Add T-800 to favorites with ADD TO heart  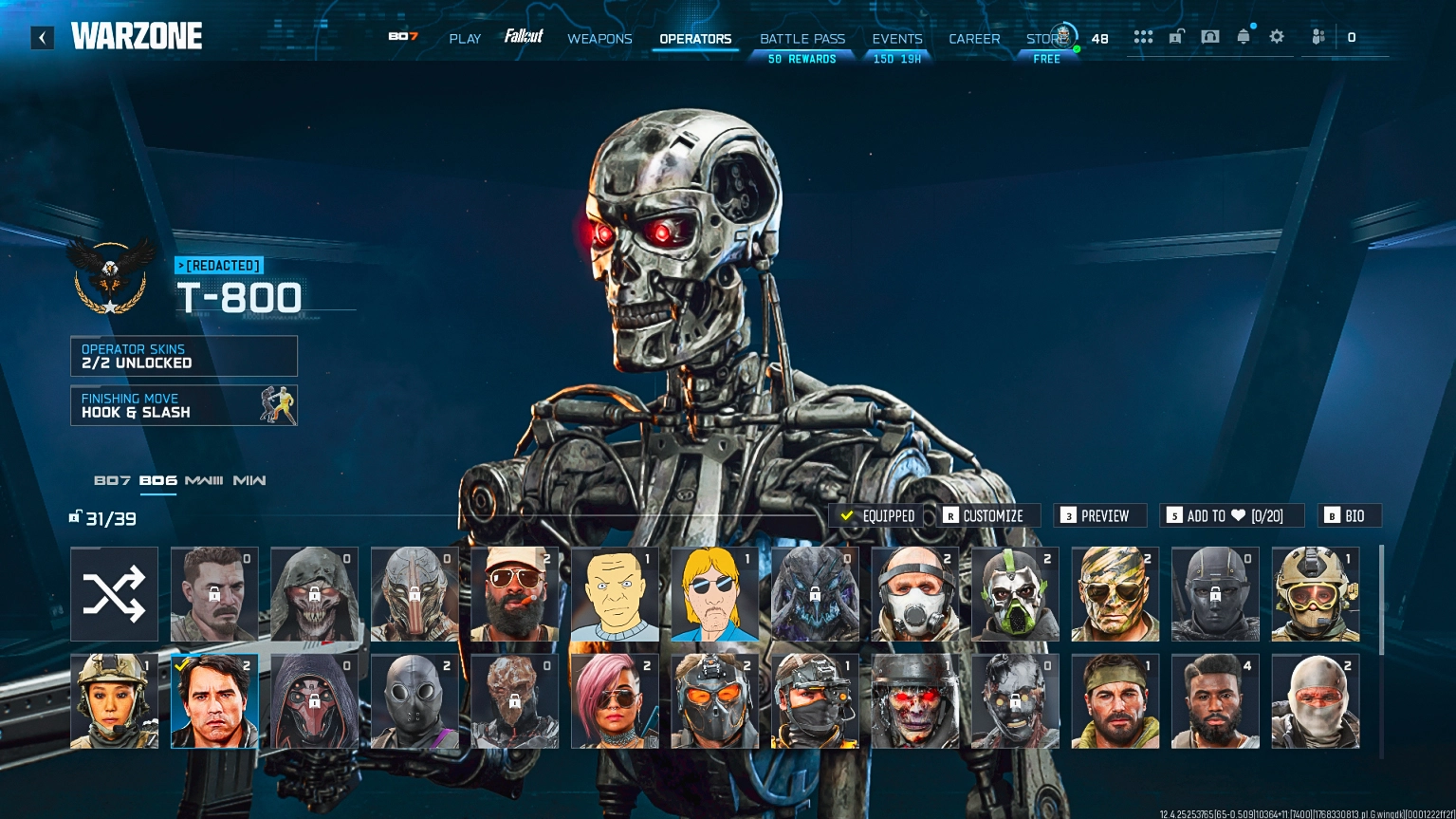click(x=1232, y=515)
